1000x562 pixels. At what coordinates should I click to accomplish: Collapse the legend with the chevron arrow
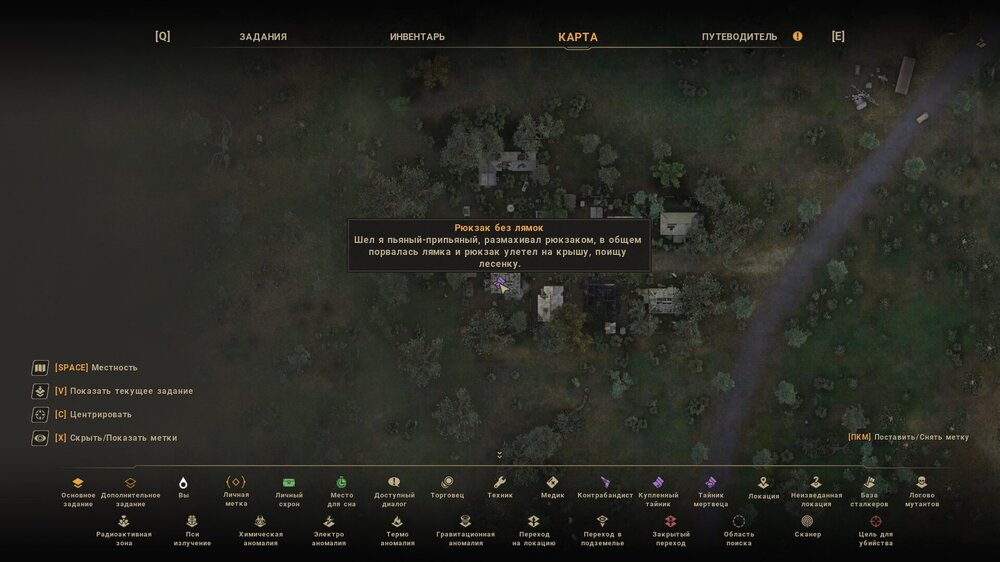click(x=499, y=455)
